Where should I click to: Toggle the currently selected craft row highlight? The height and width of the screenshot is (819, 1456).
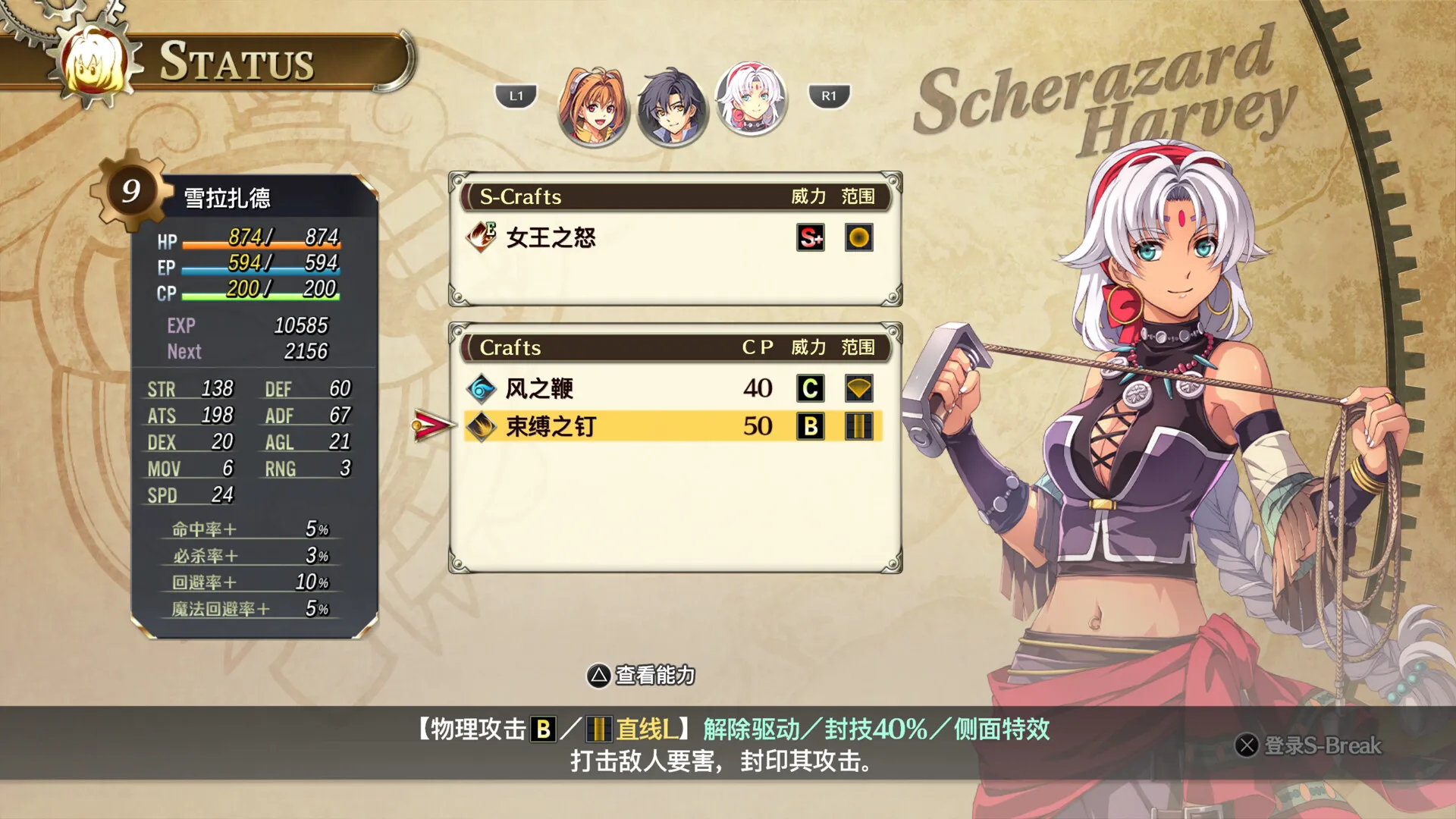[667, 426]
